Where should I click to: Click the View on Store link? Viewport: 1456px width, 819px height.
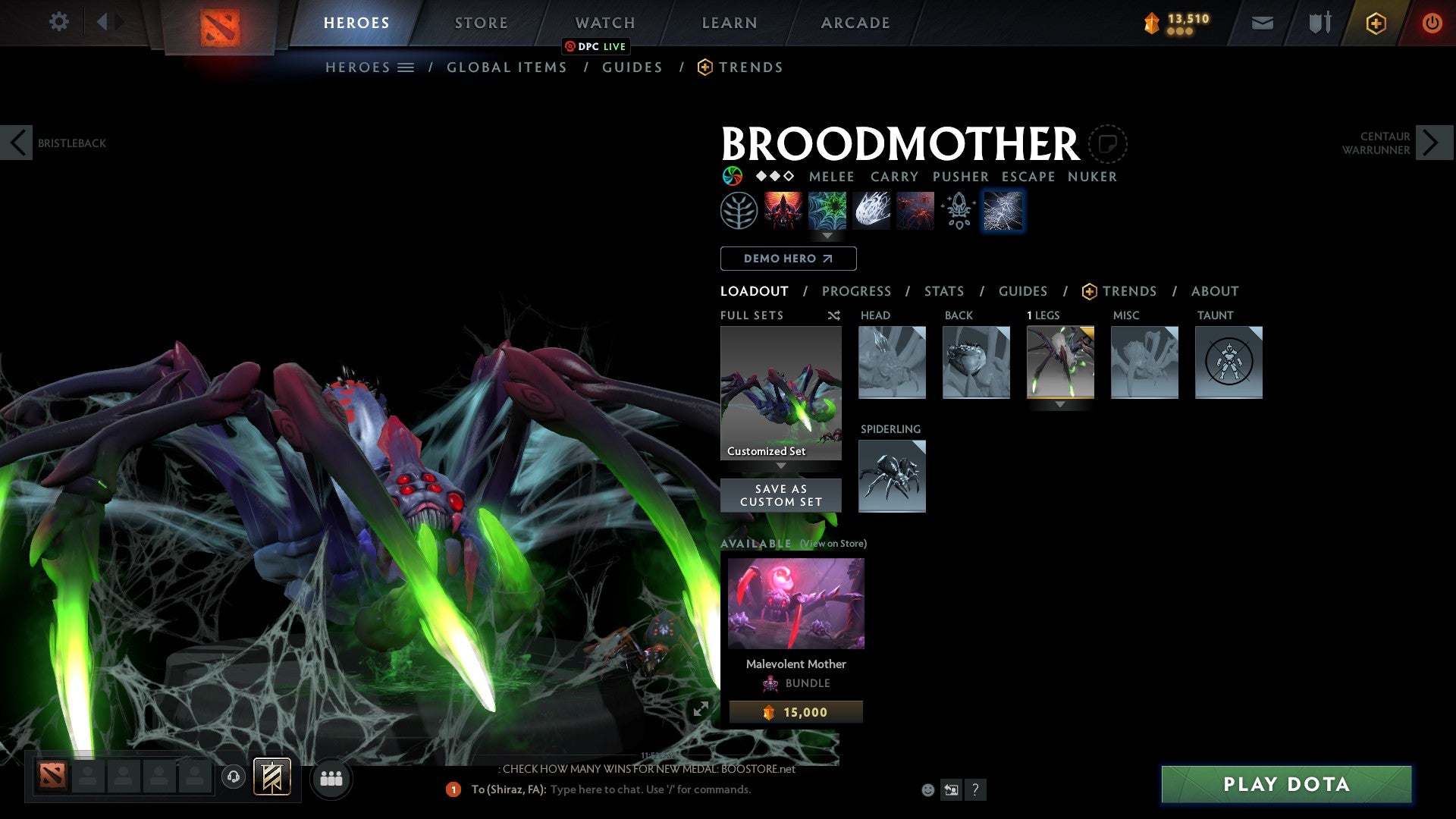(x=833, y=544)
